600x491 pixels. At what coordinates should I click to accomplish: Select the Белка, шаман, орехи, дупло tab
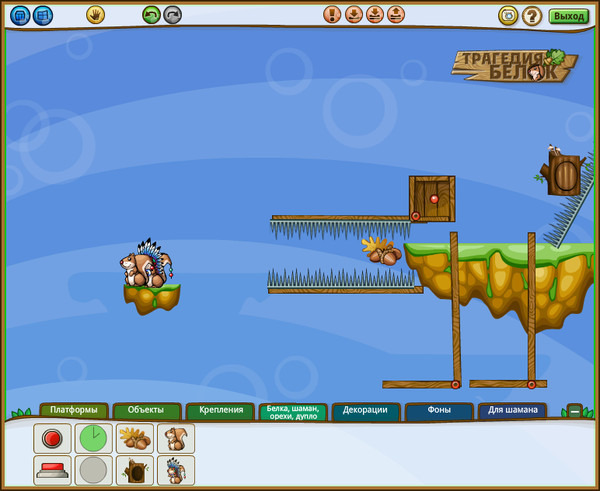pyautogui.click(x=293, y=411)
